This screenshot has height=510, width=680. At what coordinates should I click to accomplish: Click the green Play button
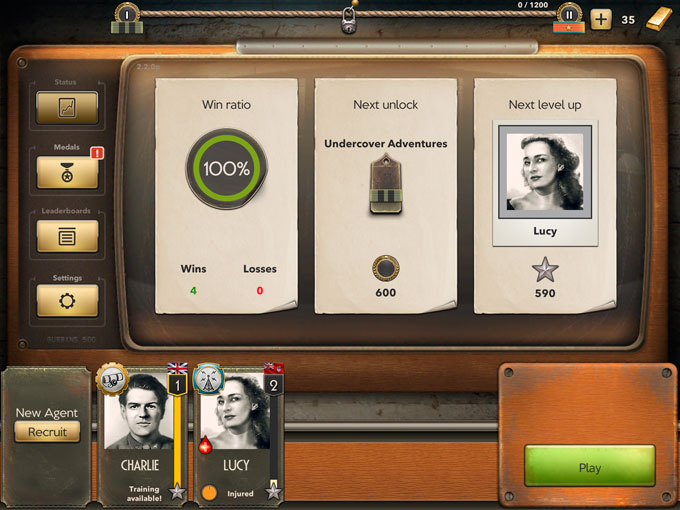589,467
